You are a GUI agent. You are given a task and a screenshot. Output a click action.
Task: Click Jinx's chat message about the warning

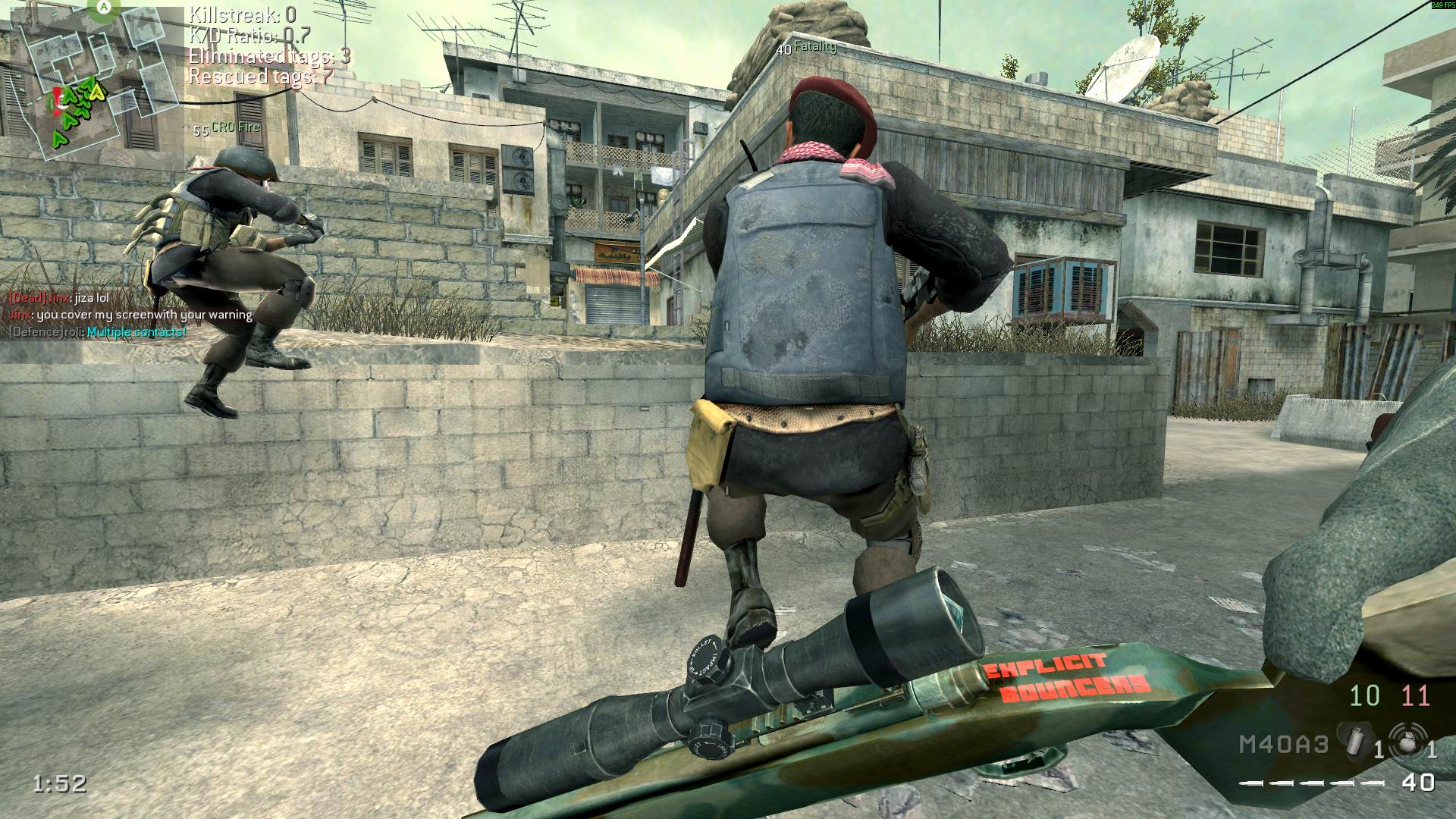pyautogui.click(x=130, y=315)
